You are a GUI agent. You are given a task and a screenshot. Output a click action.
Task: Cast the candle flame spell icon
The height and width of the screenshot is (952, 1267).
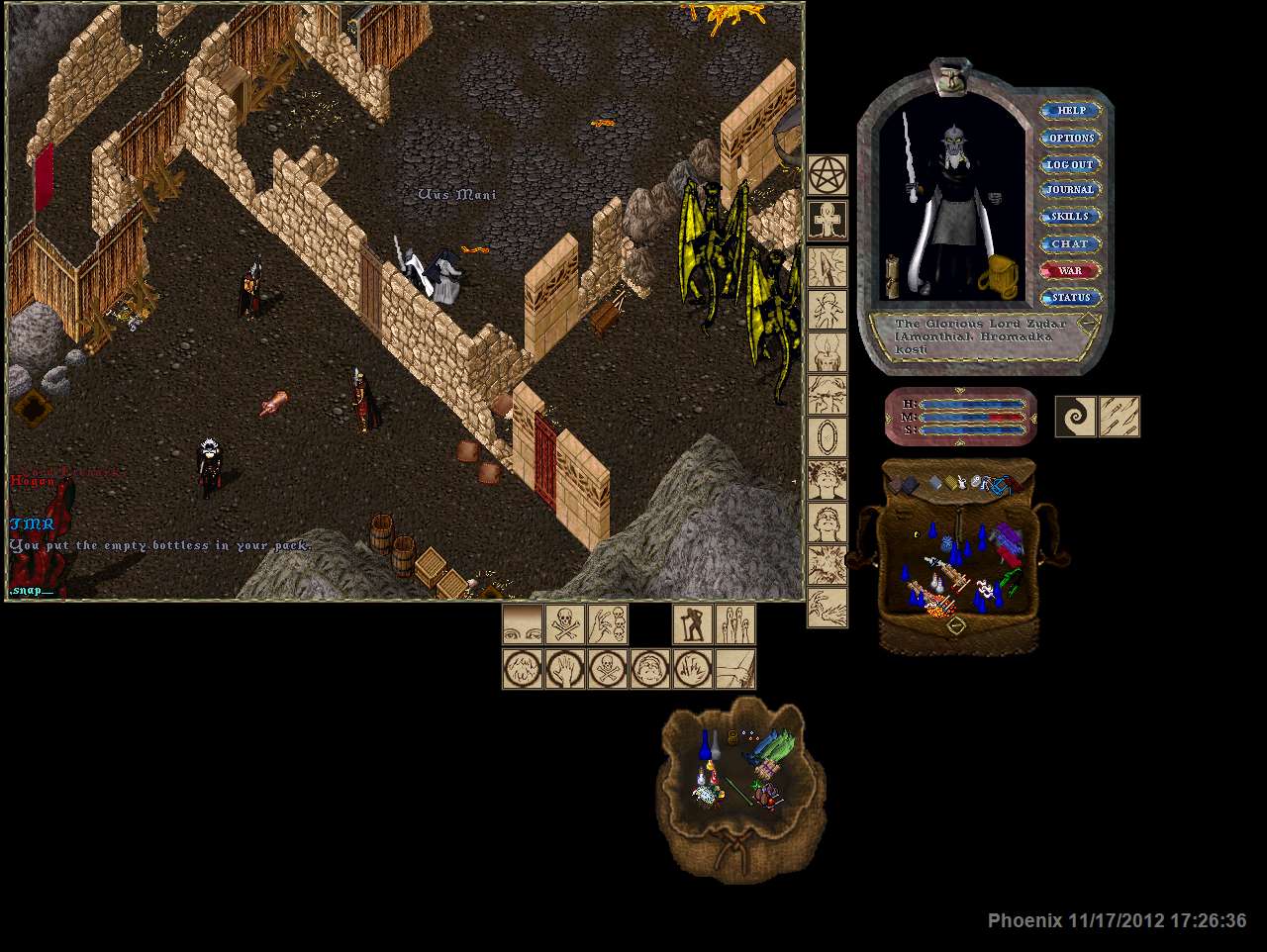pos(828,353)
